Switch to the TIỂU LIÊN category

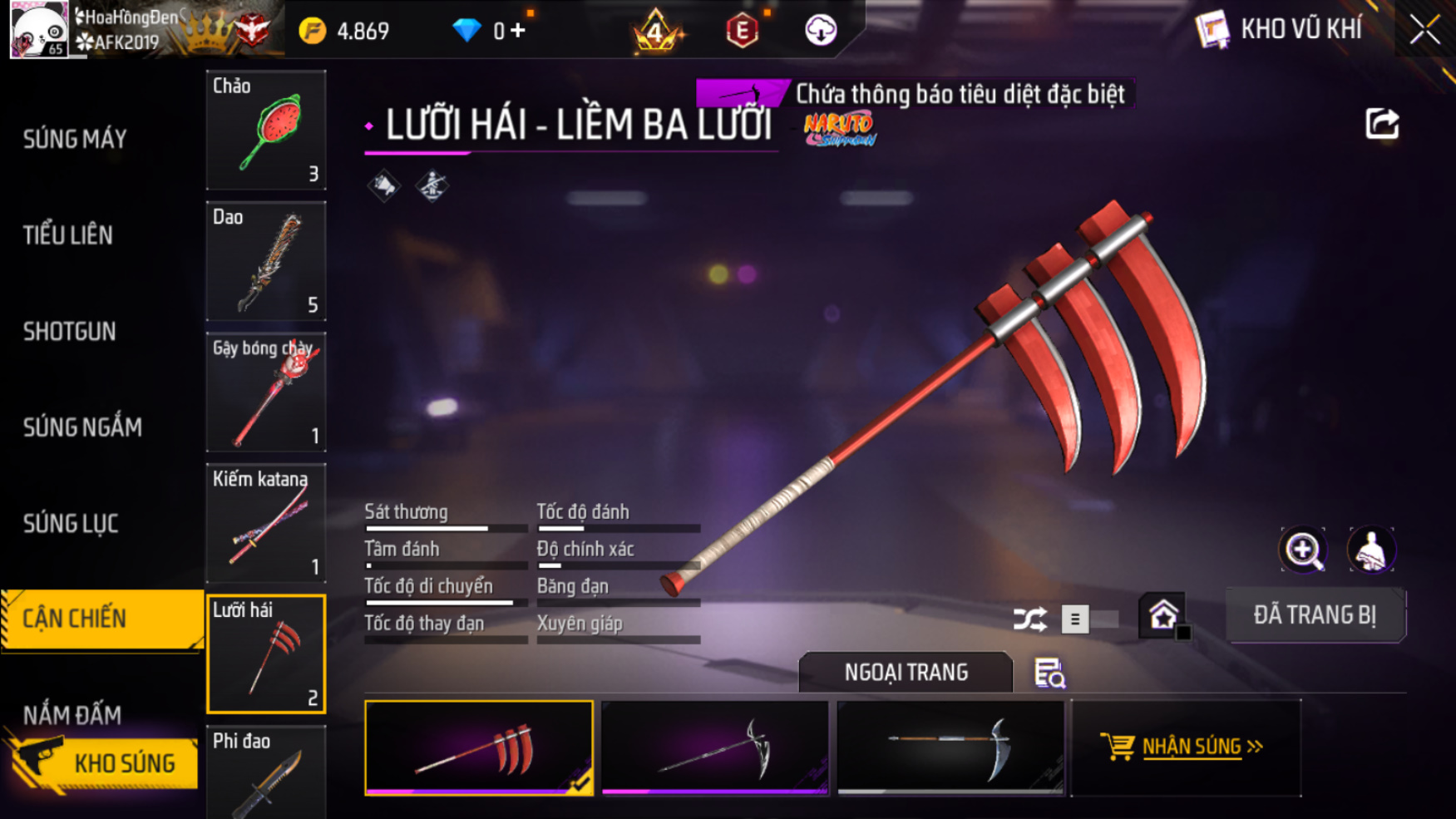coord(68,235)
